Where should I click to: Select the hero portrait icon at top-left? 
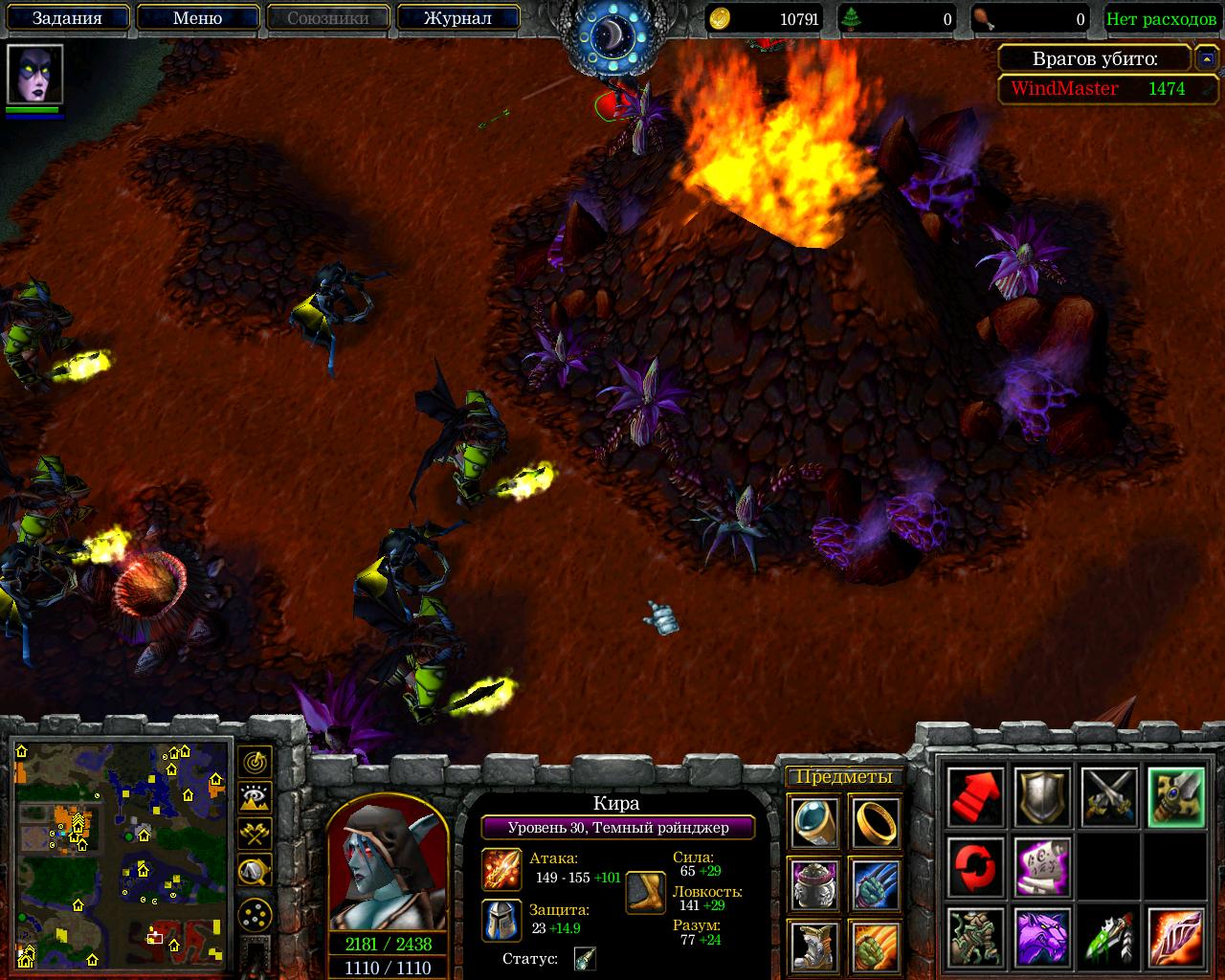click(35, 74)
